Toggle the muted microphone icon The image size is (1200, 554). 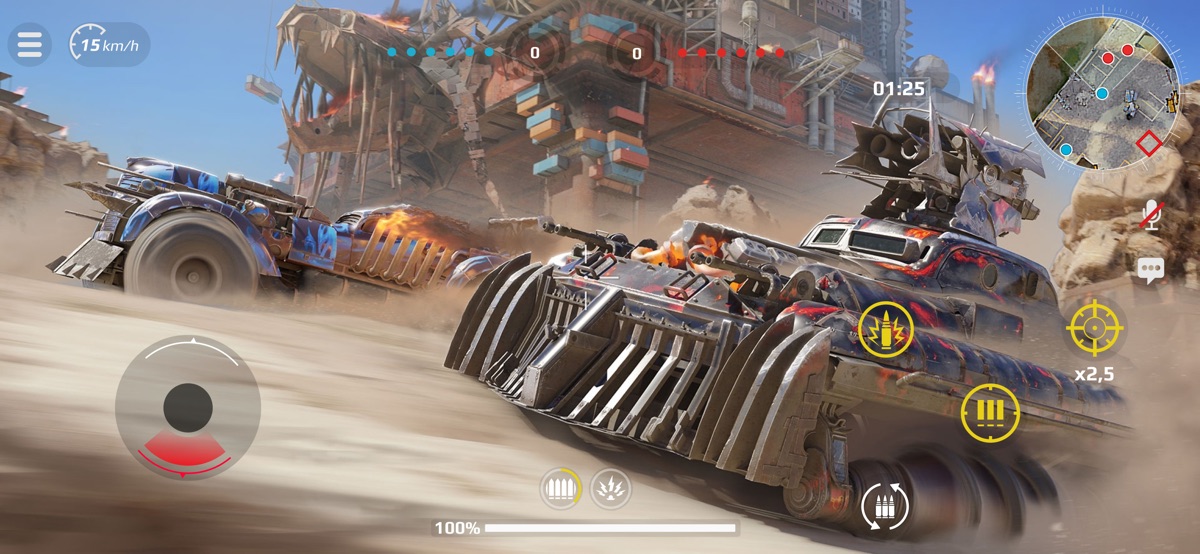click(1150, 215)
